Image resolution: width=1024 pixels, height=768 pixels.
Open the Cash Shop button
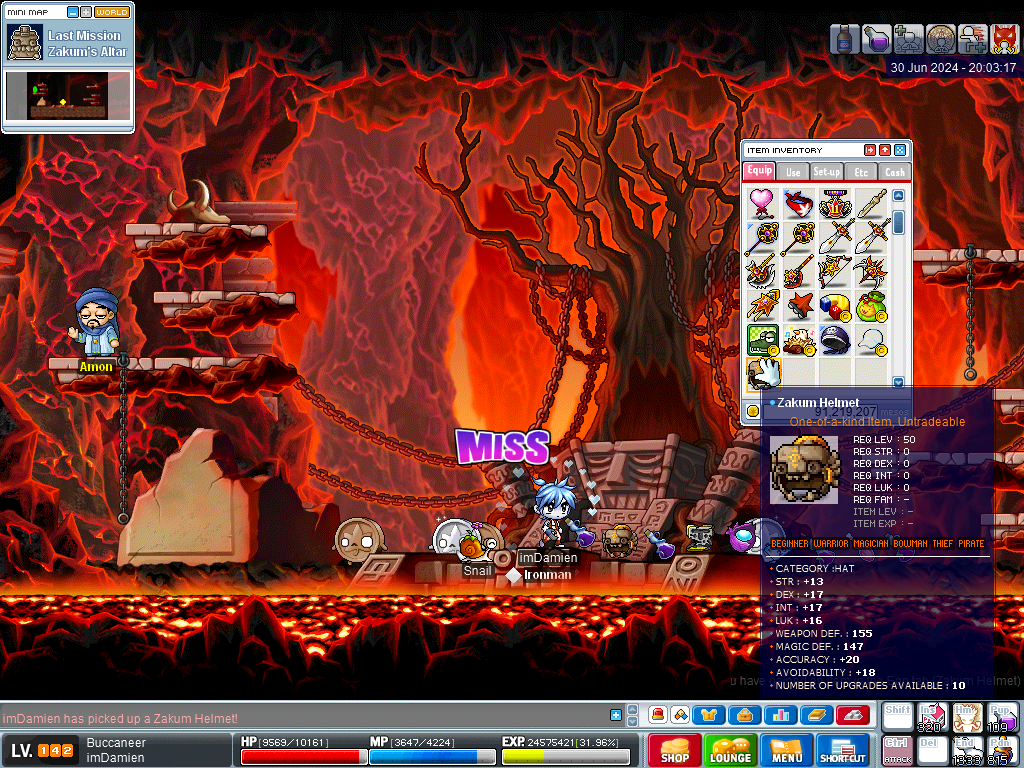click(x=675, y=750)
